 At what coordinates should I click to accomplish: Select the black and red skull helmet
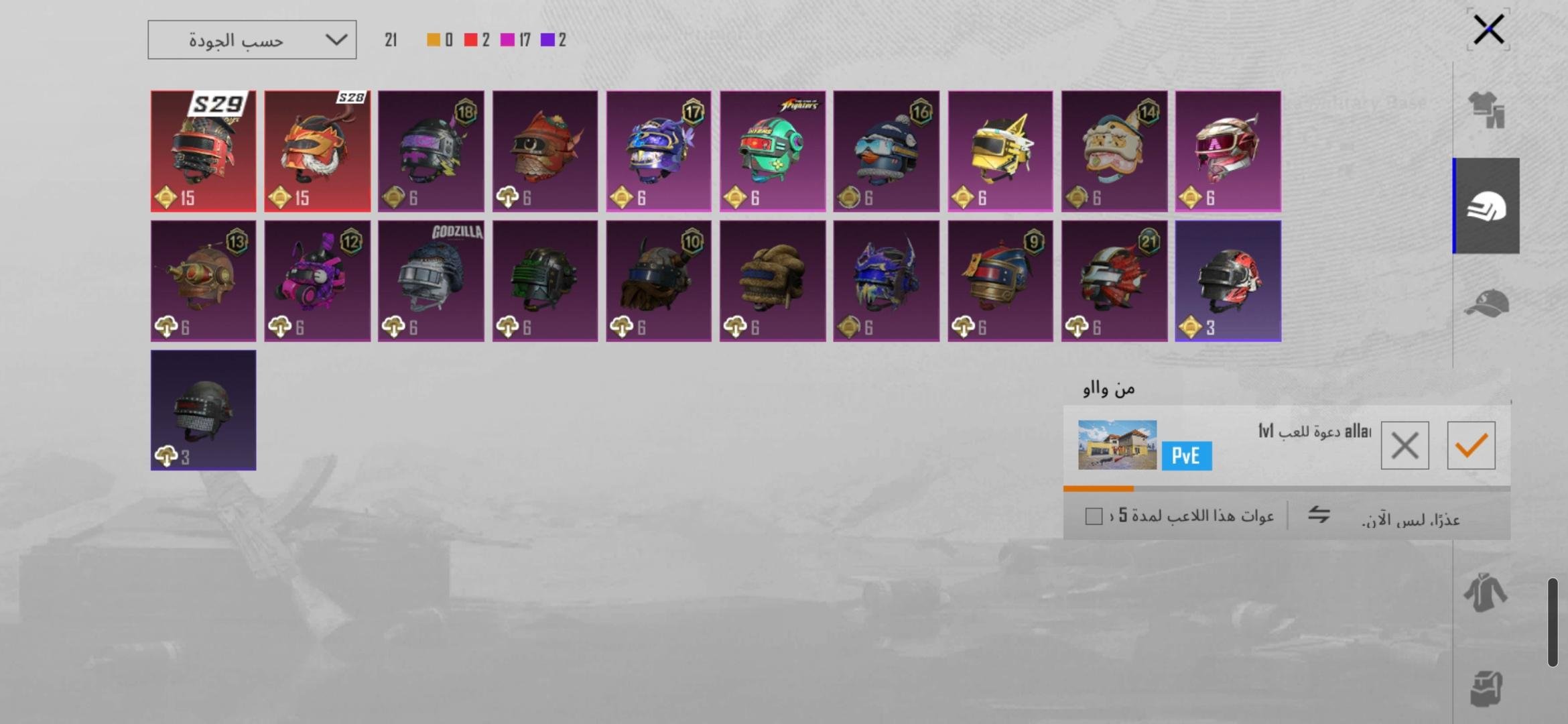[x=1228, y=282]
